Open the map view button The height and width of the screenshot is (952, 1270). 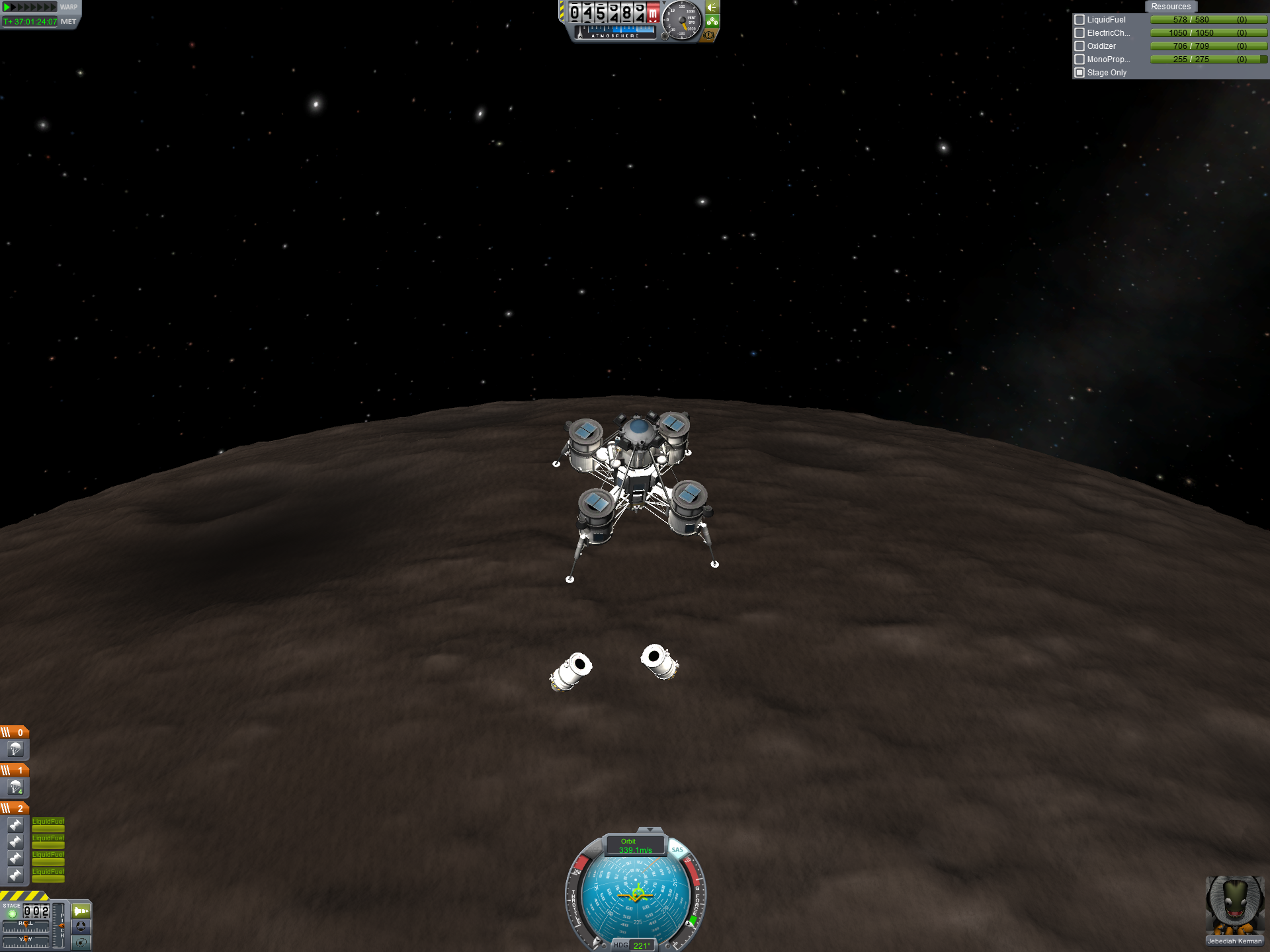point(81,943)
